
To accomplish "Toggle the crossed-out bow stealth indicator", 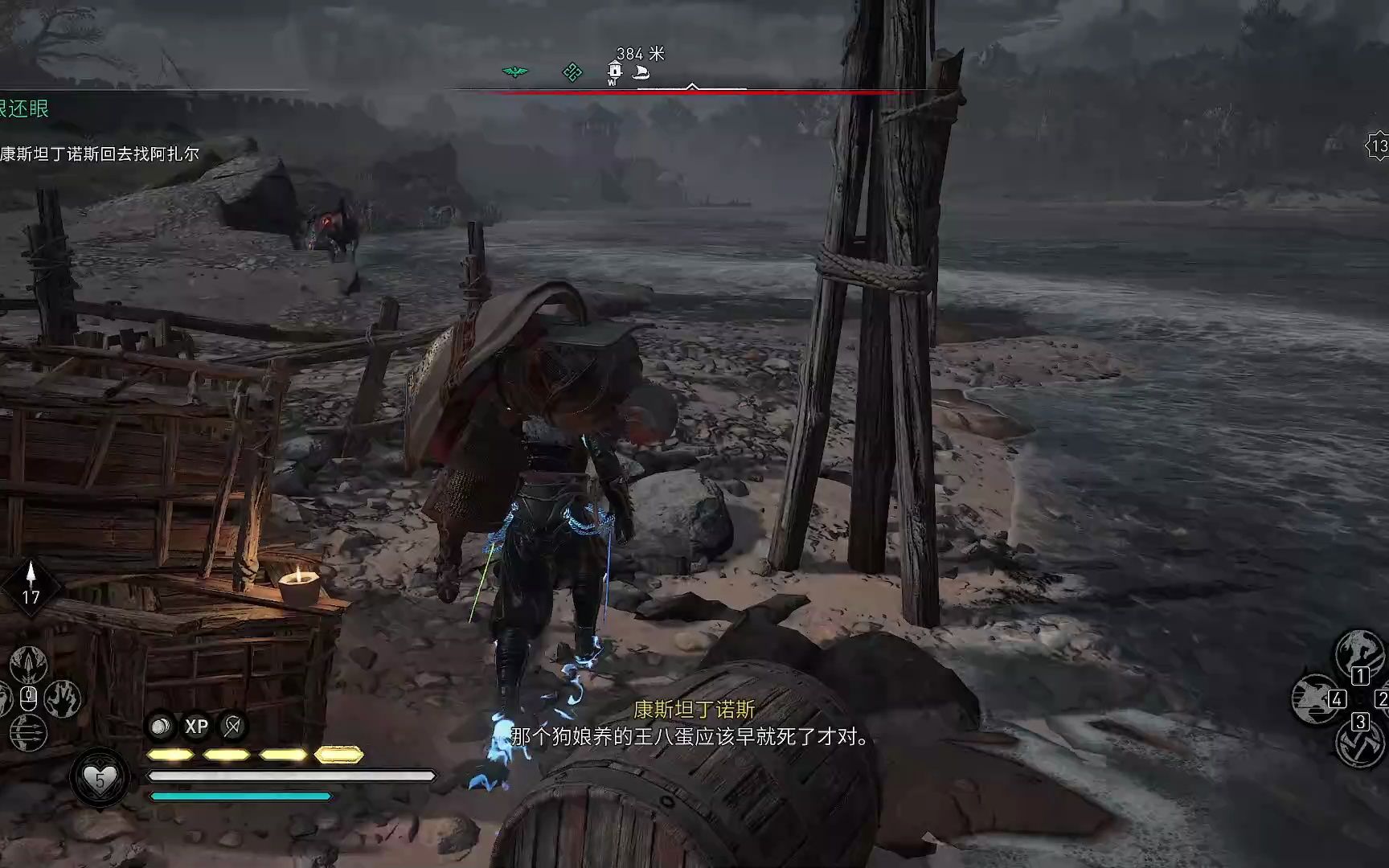I will (x=232, y=727).
